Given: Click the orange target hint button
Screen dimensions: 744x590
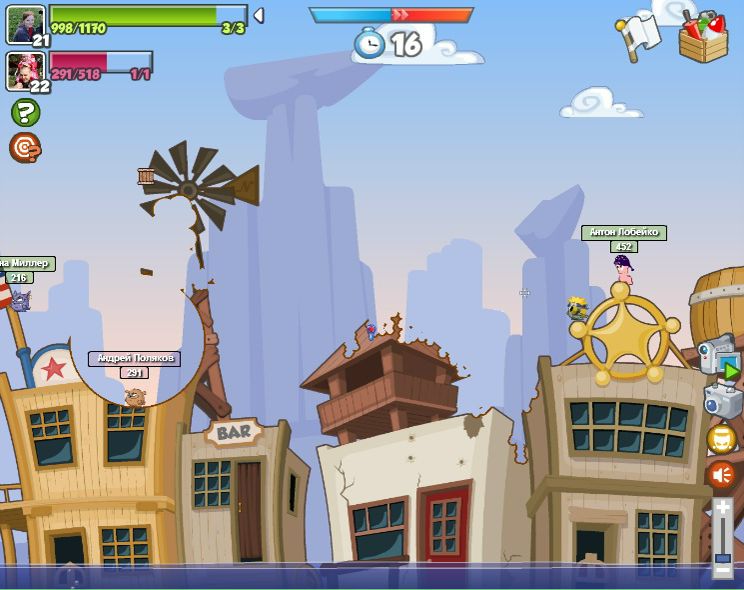Looking at the screenshot, I should (25, 147).
